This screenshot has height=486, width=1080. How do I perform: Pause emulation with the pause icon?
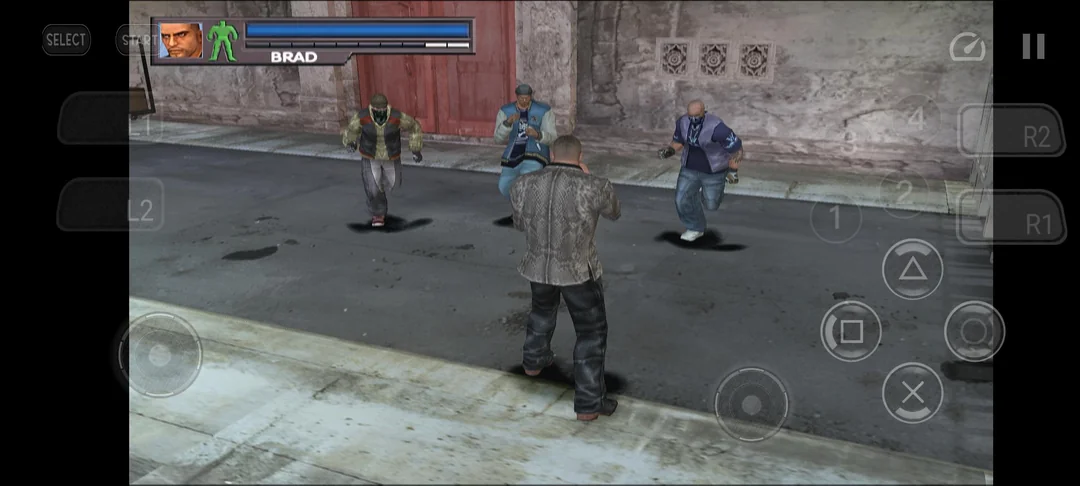pyautogui.click(x=1033, y=46)
